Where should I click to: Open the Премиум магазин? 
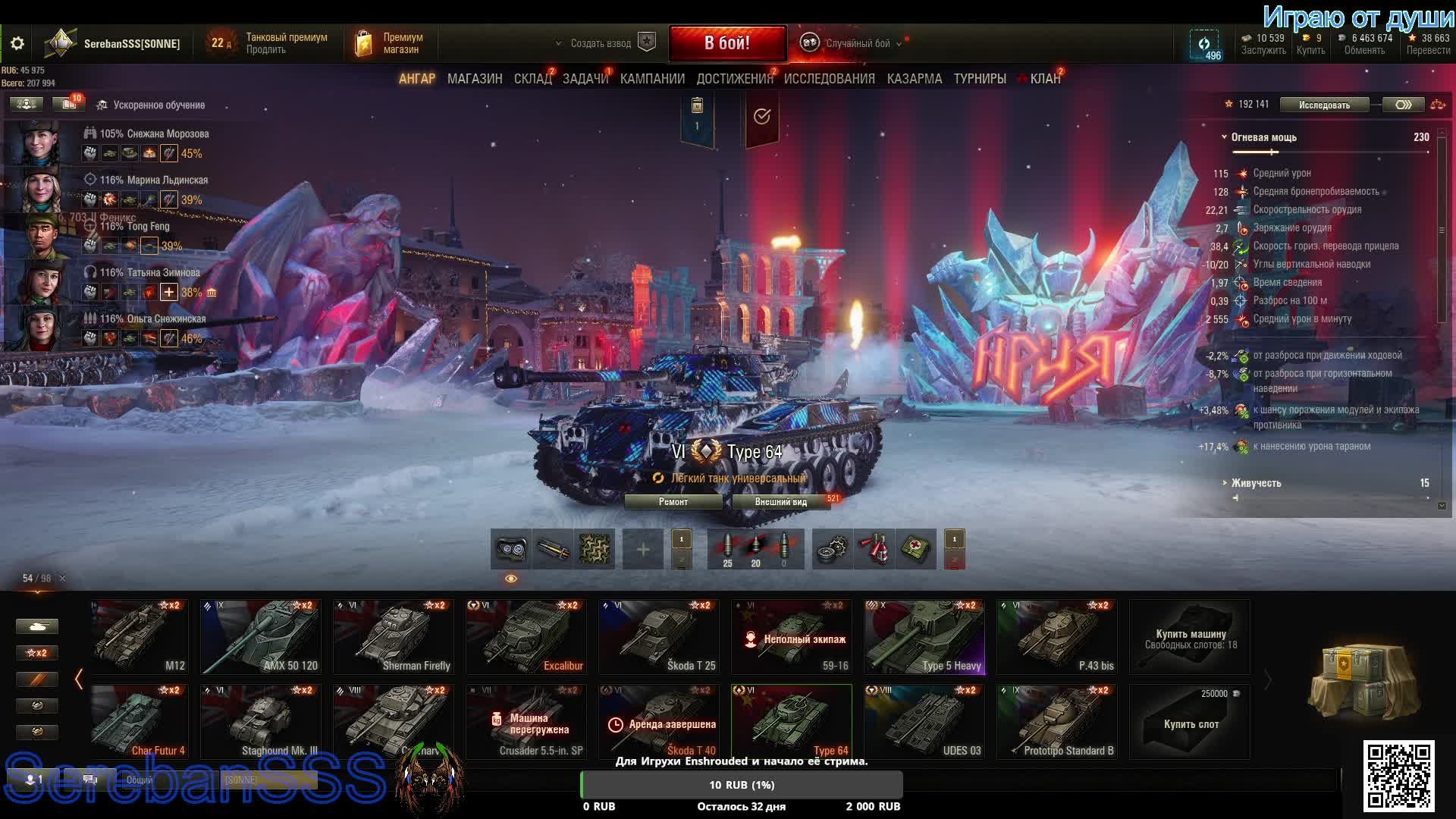click(392, 43)
